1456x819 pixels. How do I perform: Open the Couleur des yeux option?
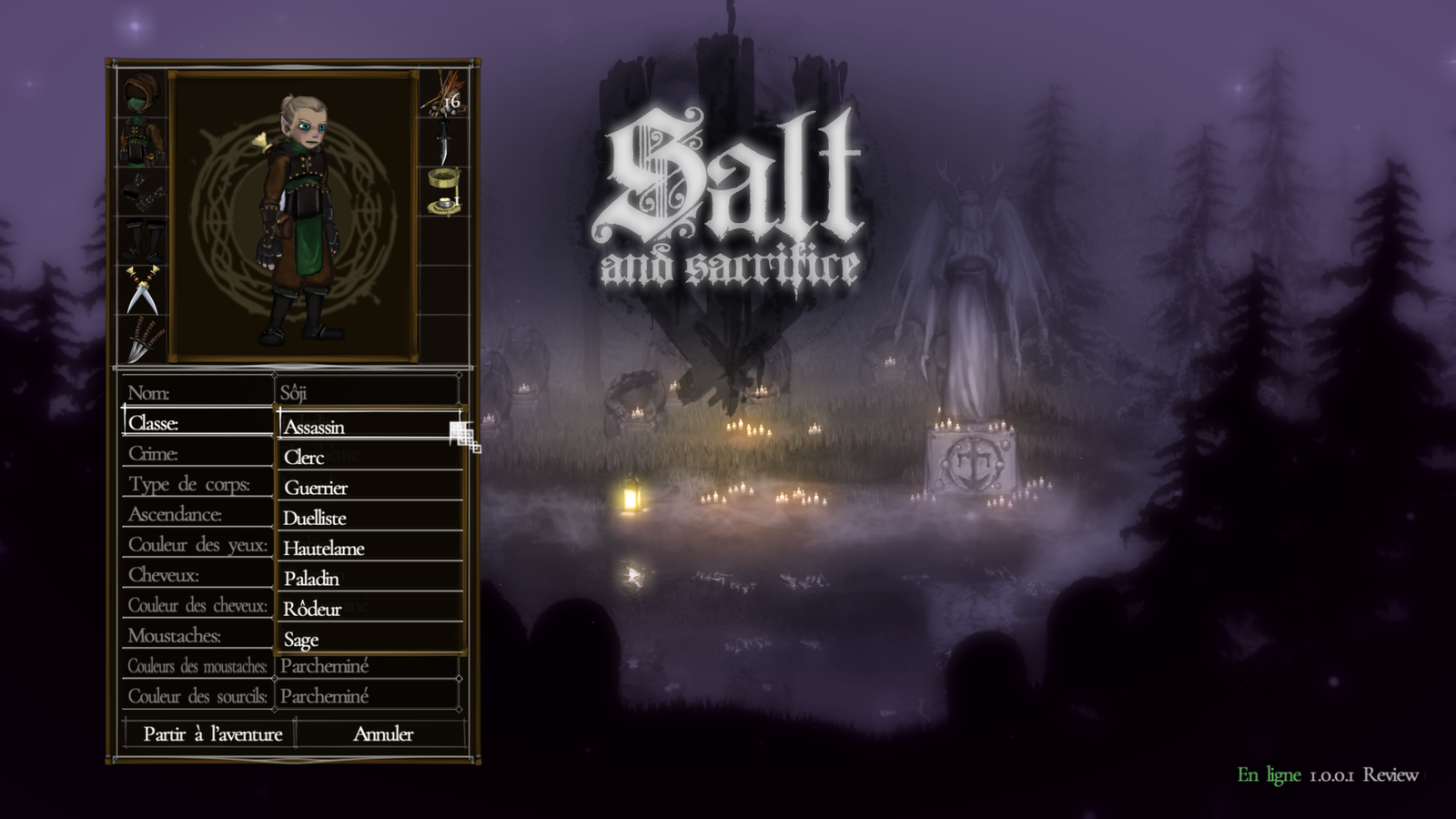[197, 545]
